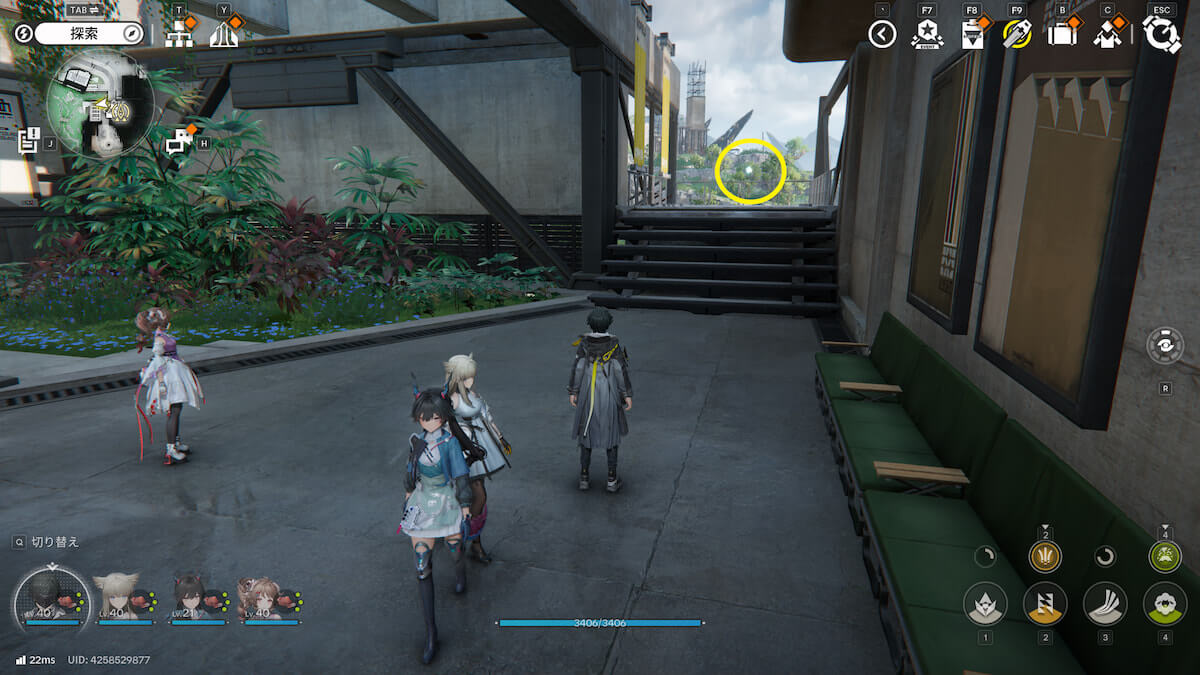Open the main system menu ring icon
Viewport: 1200px width, 675px height.
tap(1162, 33)
